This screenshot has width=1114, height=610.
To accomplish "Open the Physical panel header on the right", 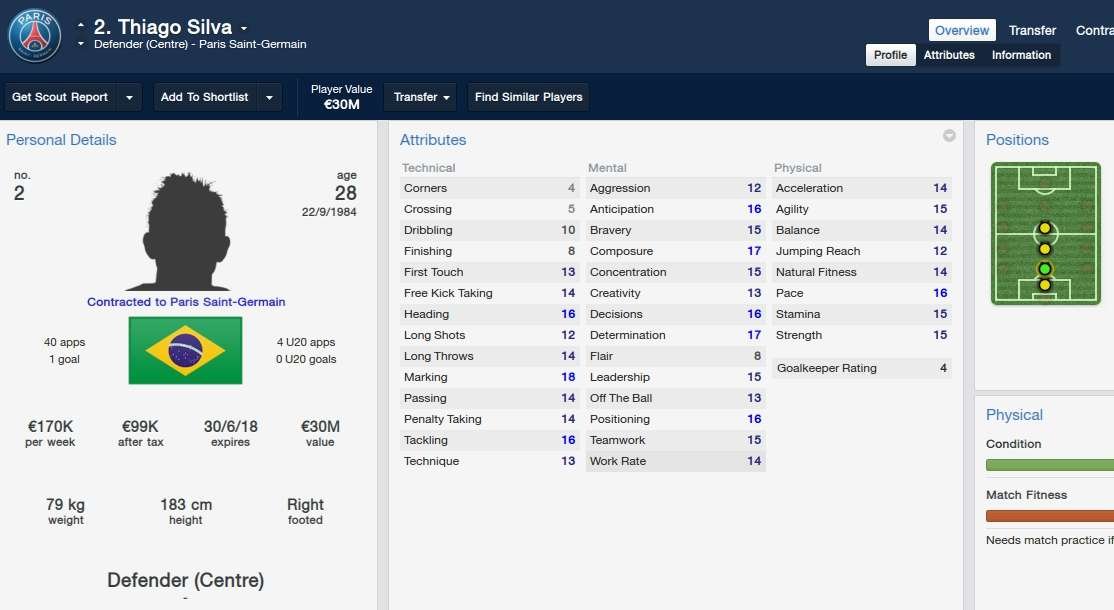I will click(1014, 415).
